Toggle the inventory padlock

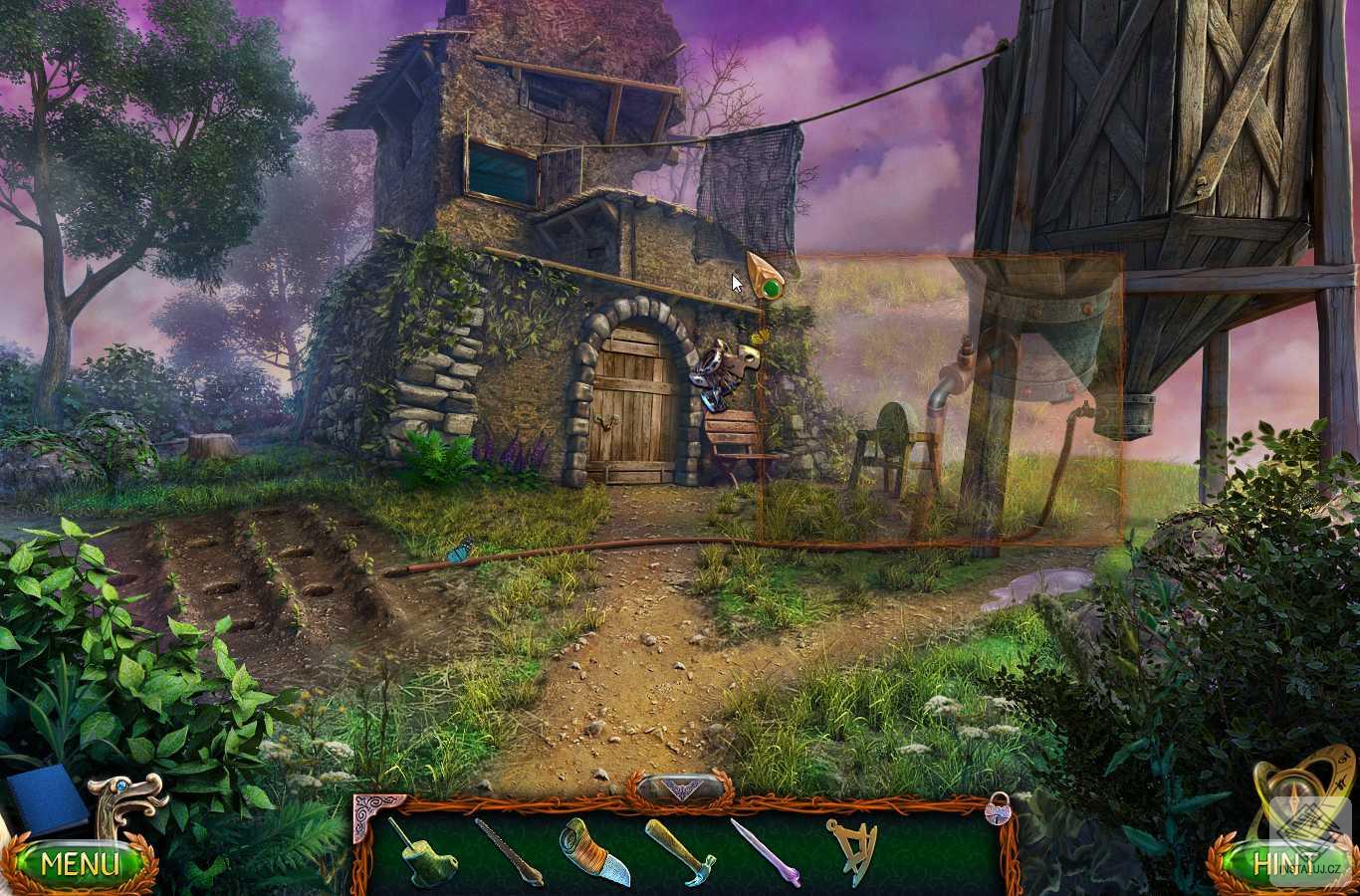(998, 808)
